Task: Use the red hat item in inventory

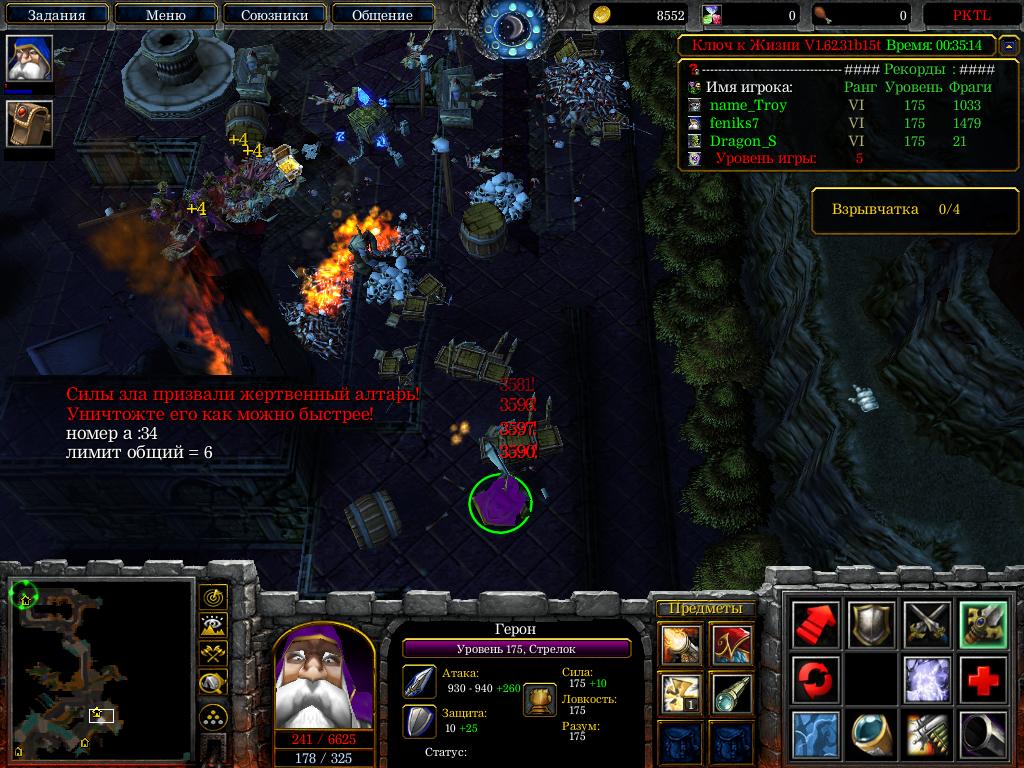Action: [732, 644]
